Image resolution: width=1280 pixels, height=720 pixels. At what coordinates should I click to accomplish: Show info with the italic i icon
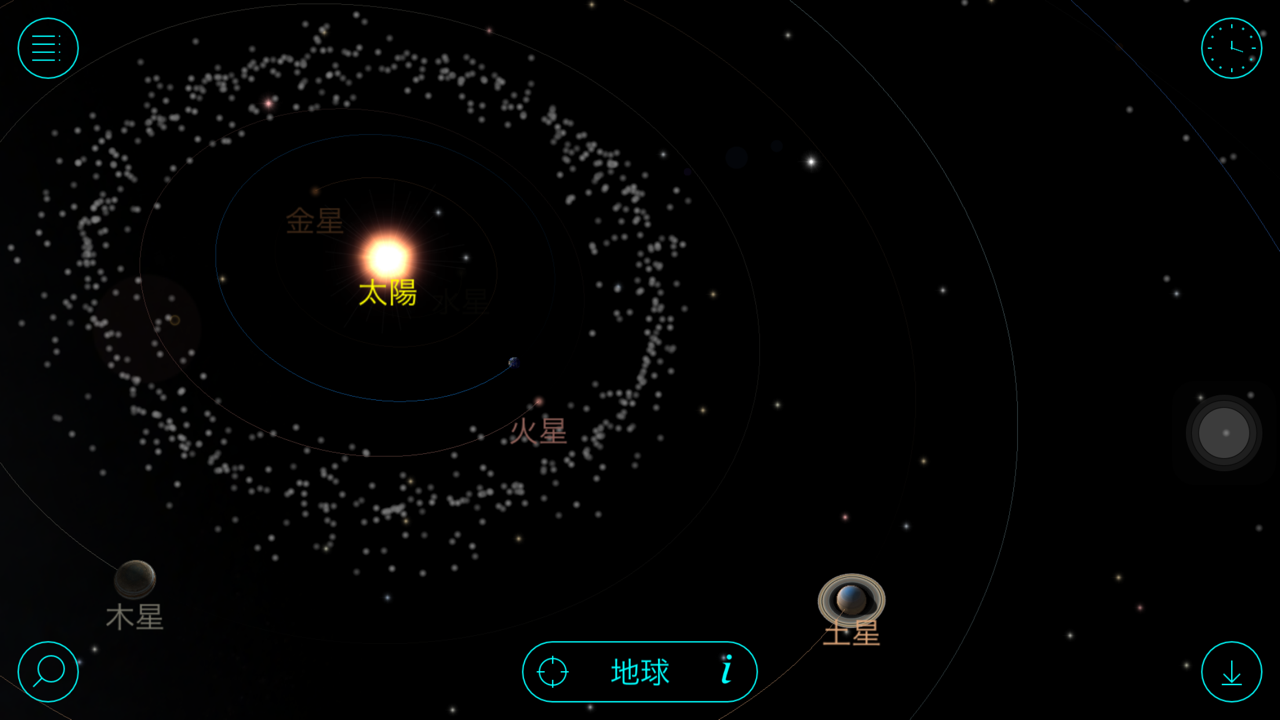[x=727, y=671]
